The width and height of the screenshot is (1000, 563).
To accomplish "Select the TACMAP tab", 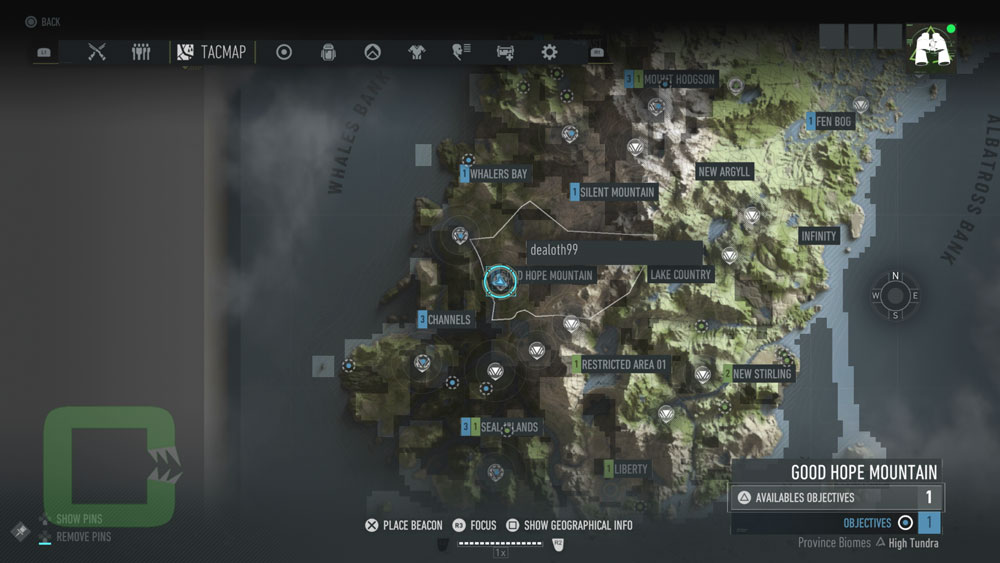I will click(211, 52).
